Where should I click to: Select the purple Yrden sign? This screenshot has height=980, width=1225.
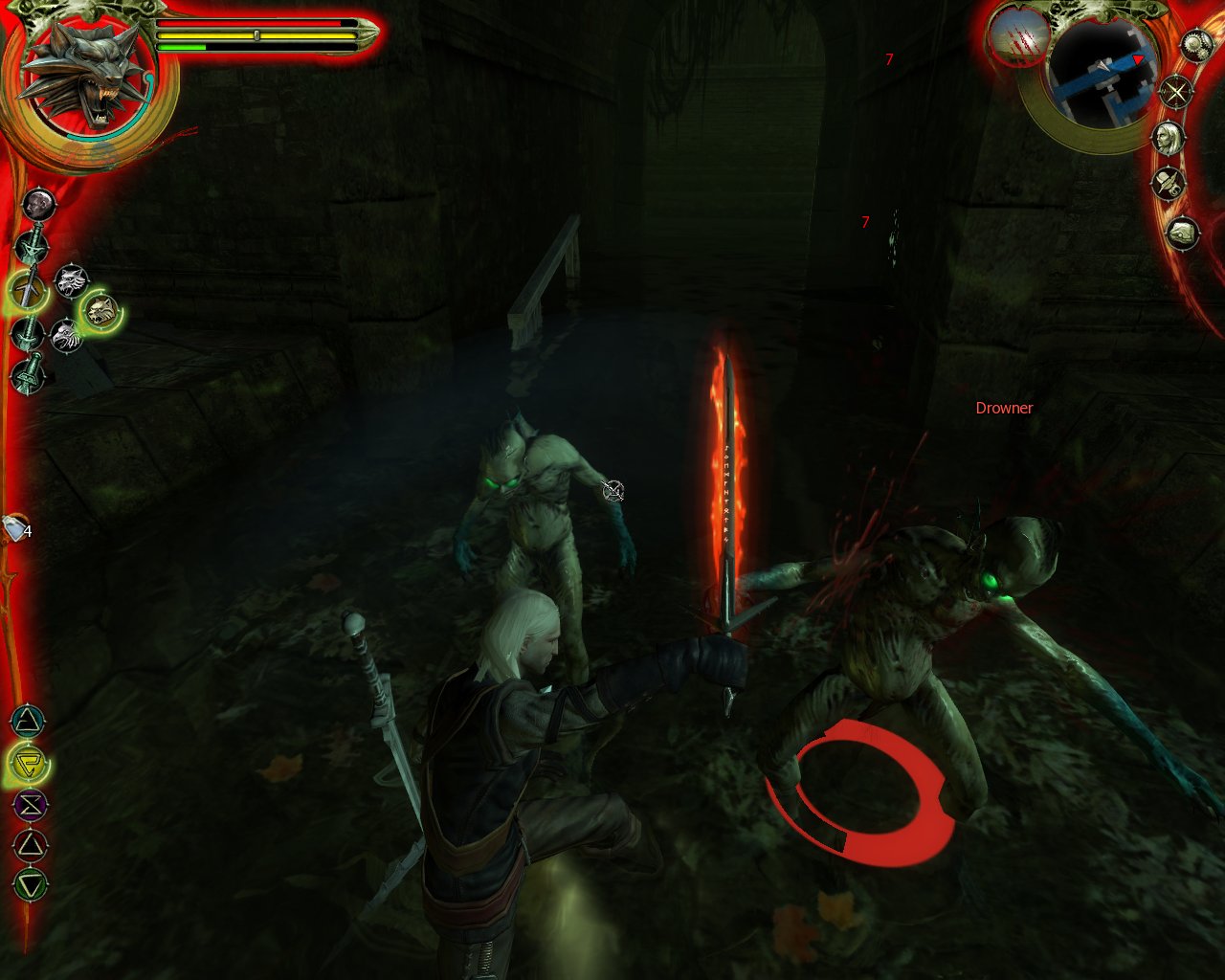click(x=29, y=805)
